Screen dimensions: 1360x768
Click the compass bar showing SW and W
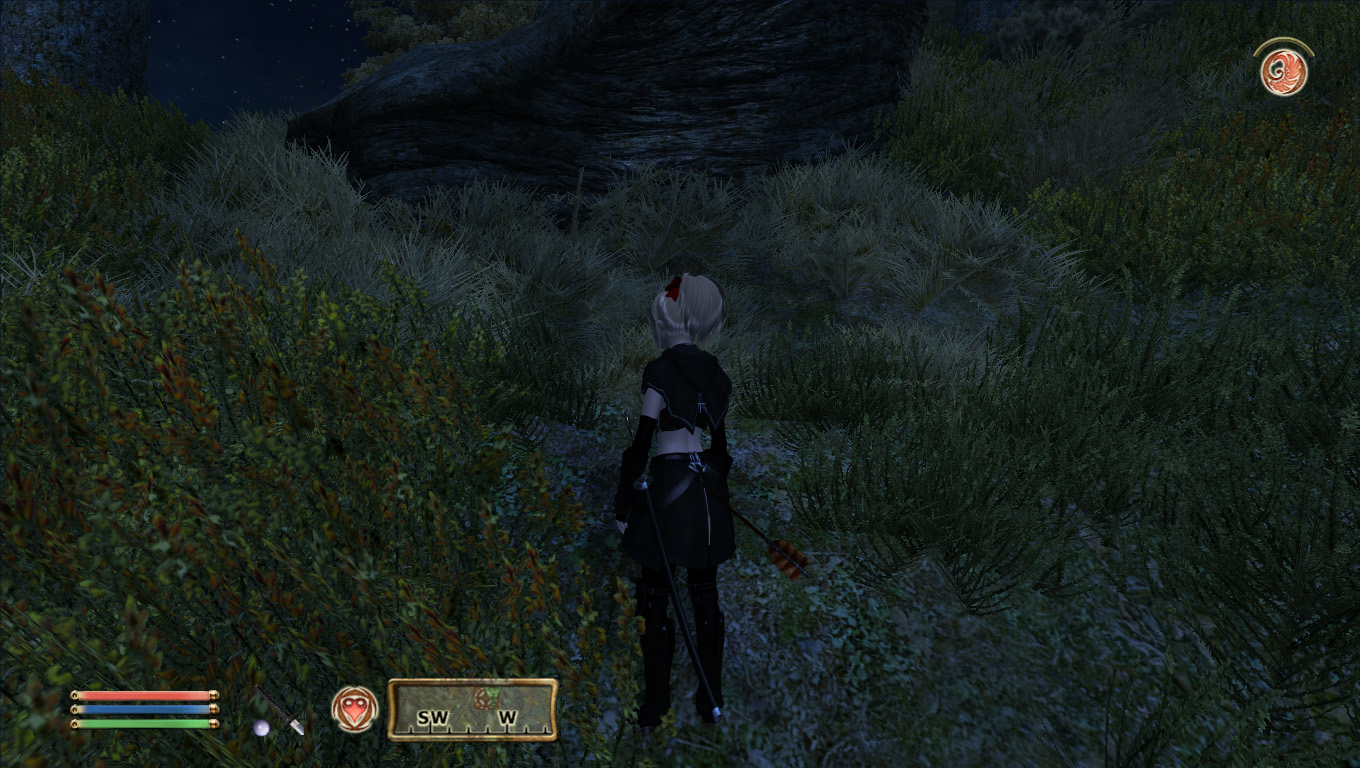tap(472, 710)
